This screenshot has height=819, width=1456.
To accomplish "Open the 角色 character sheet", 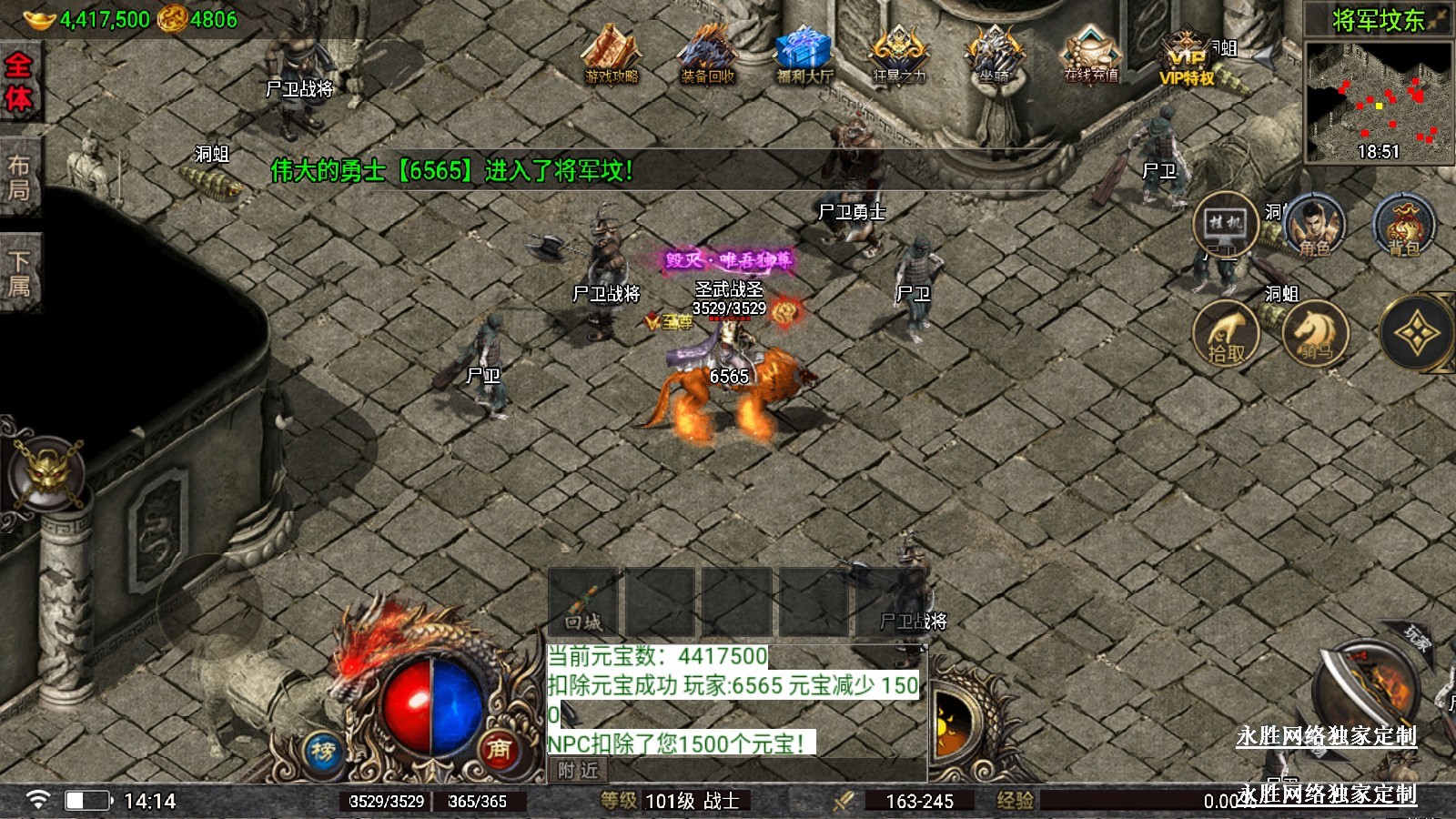I will (x=1314, y=226).
